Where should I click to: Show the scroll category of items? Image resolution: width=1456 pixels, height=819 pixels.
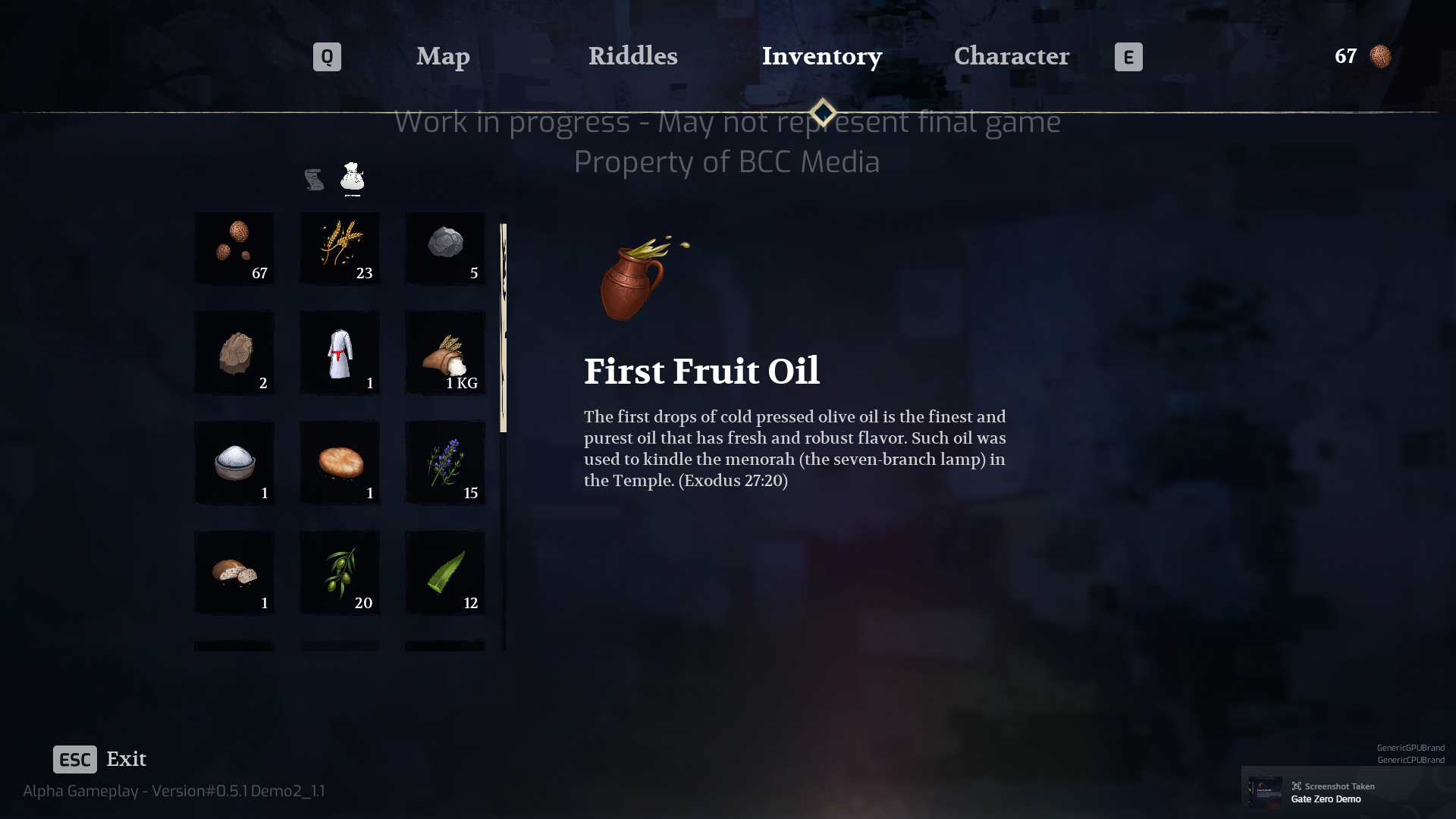tap(314, 180)
